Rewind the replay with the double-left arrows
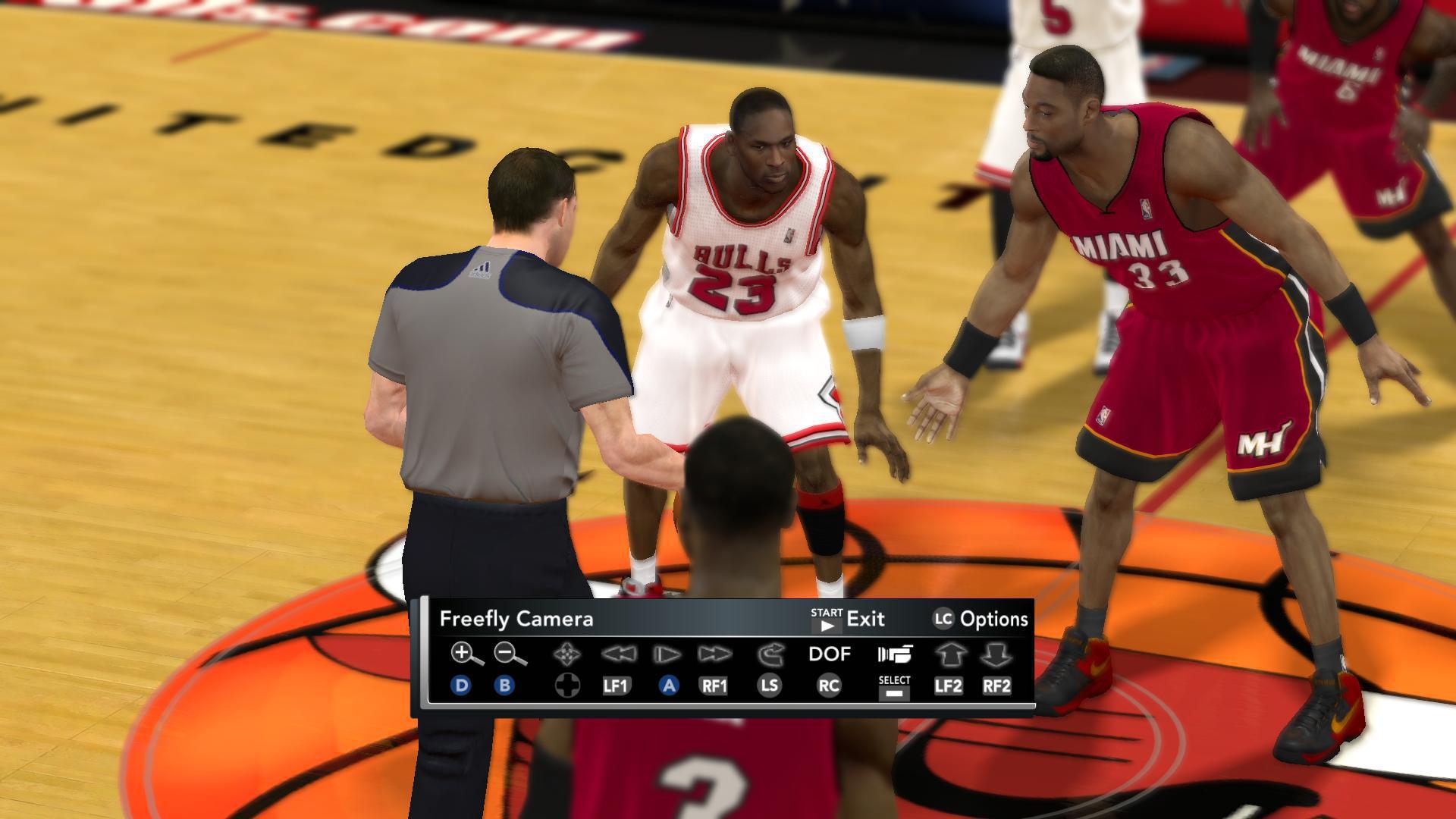Screen dimensions: 1456x819 pos(617,654)
